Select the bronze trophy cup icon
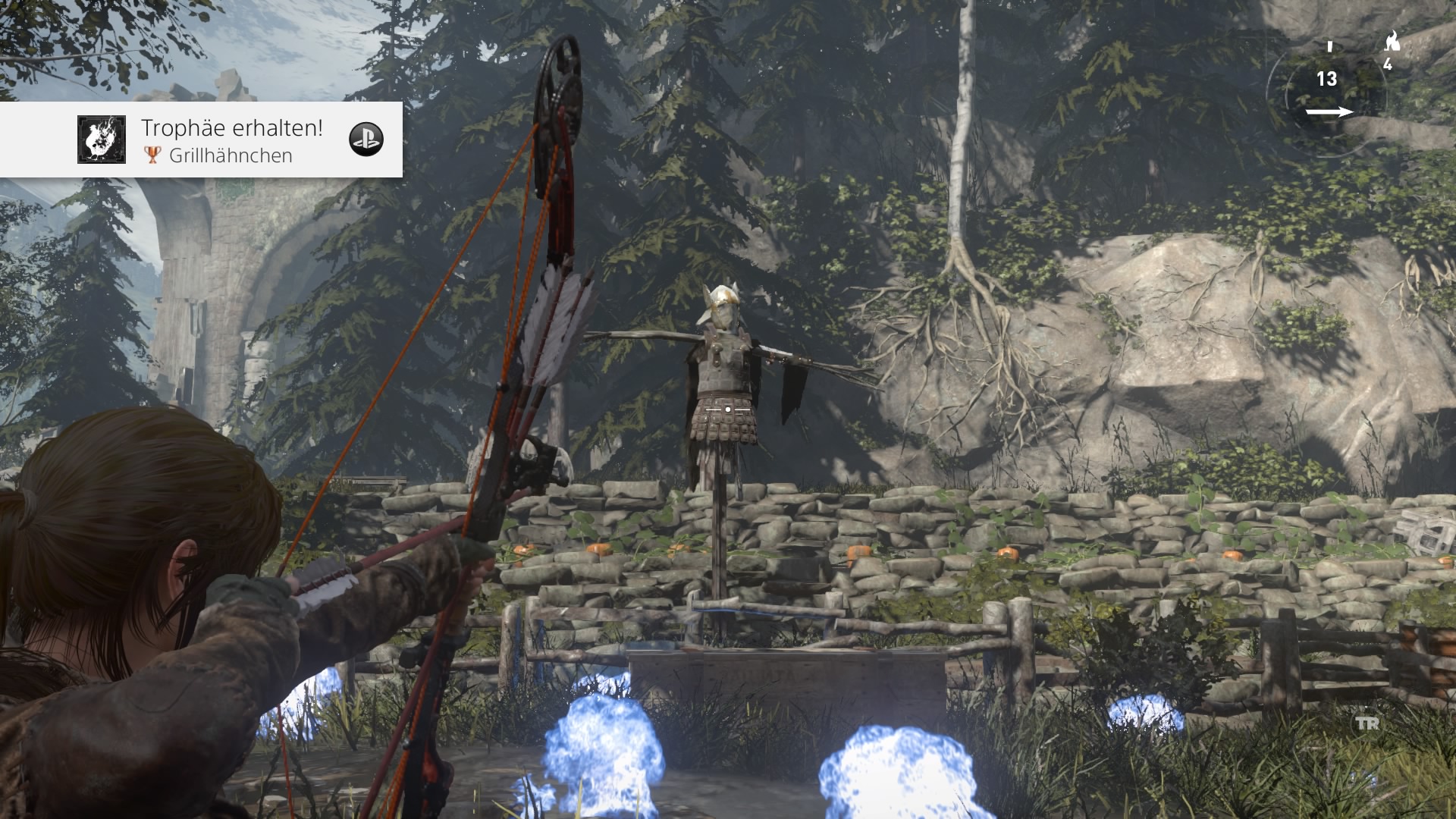 (x=152, y=155)
